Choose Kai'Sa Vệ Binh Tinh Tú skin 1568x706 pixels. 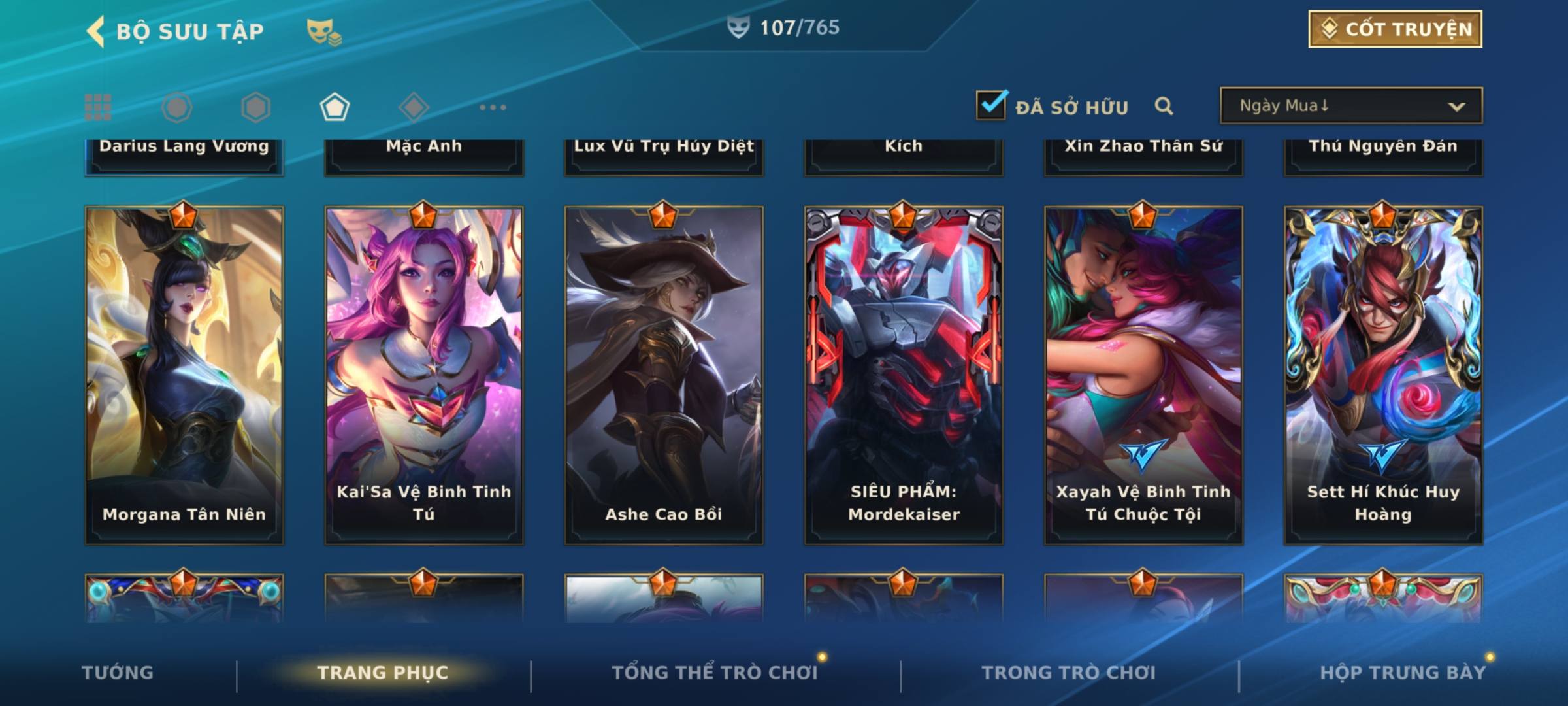click(x=424, y=376)
